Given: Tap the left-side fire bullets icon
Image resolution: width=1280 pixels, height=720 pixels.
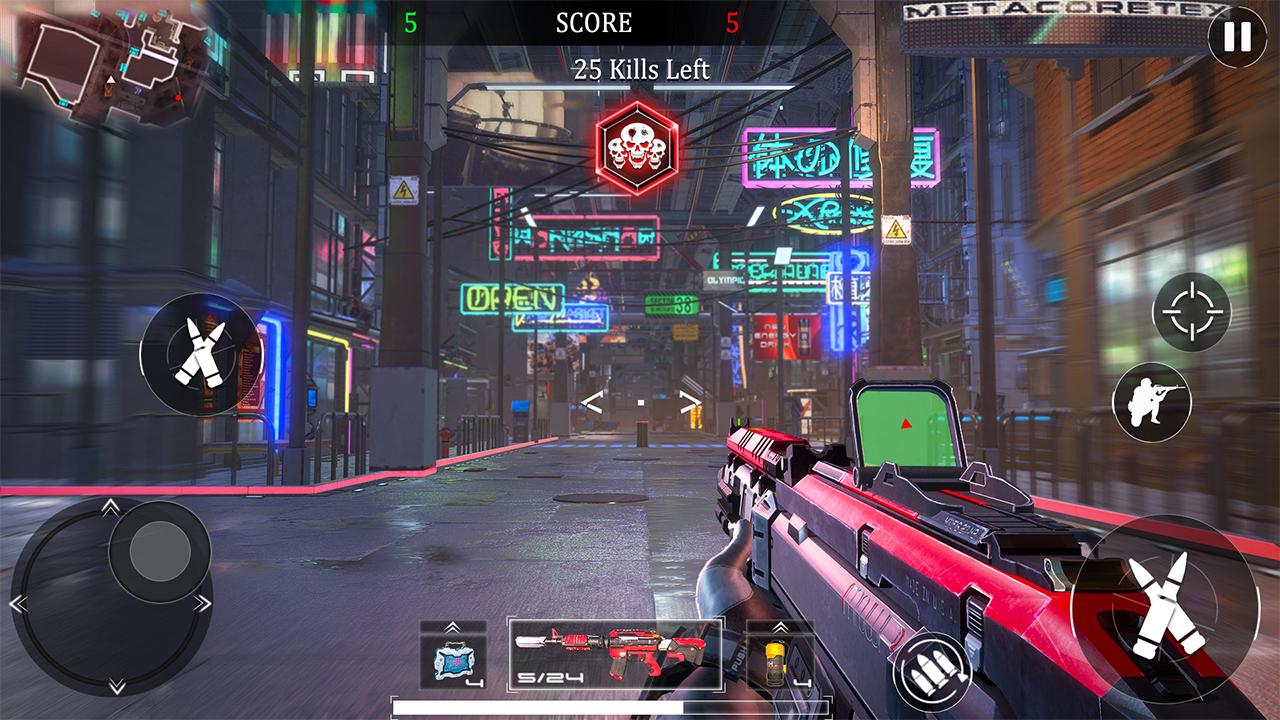Looking at the screenshot, I should (x=200, y=355).
